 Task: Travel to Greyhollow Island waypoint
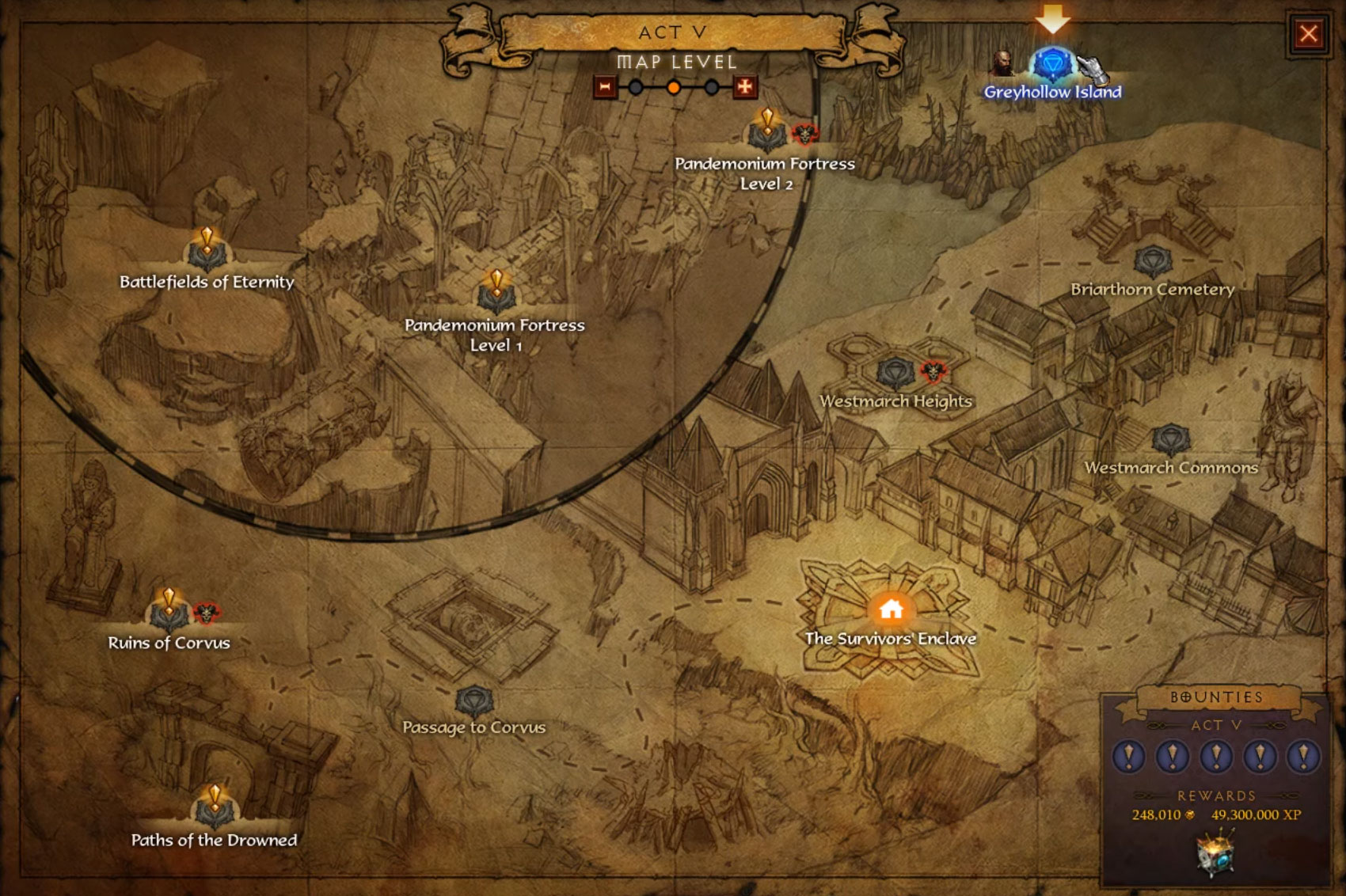coord(1052,65)
